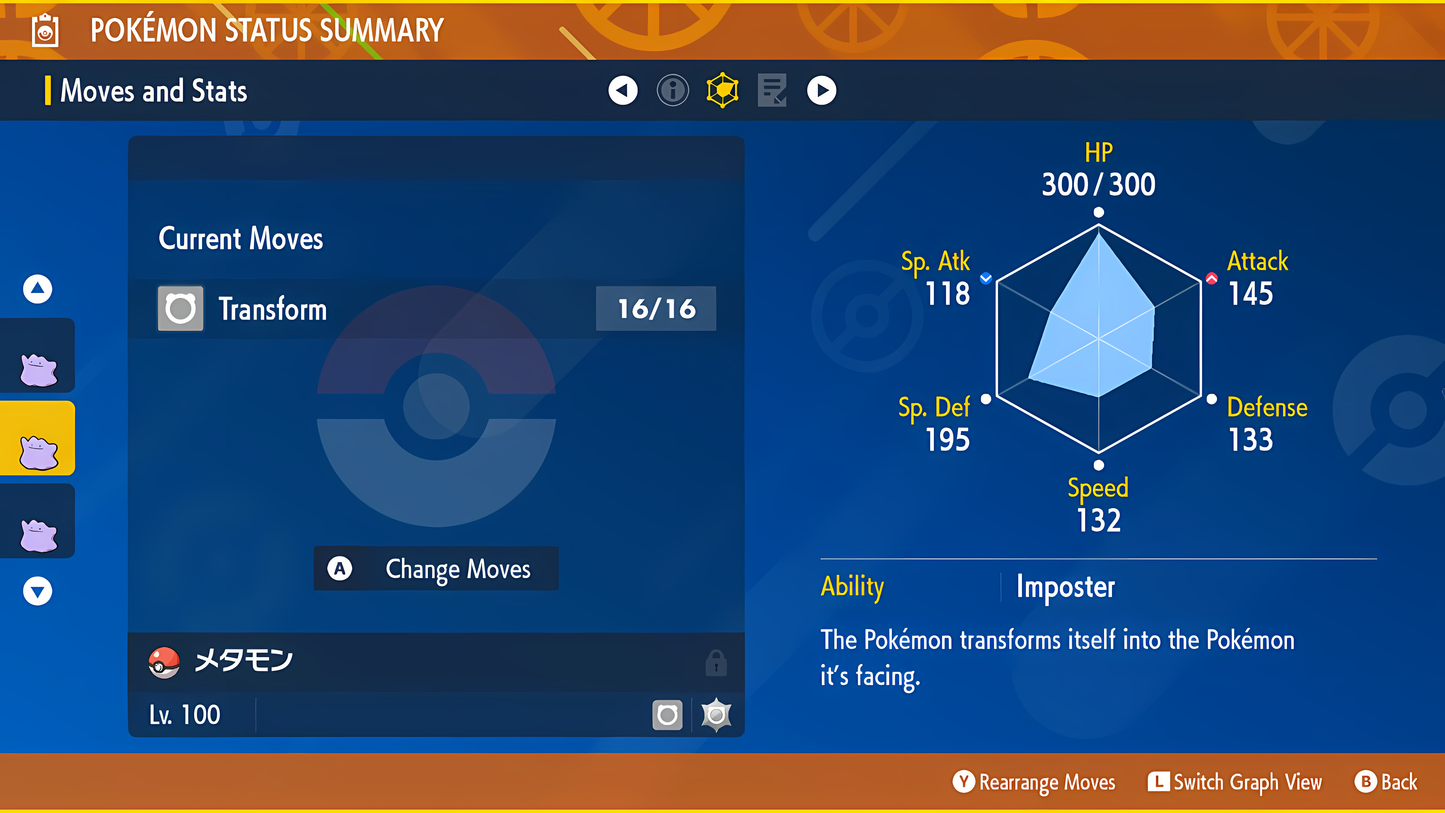The image size is (1445, 813).
Task: Select the bottom Ditto thumbnail
Action: [x=38, y=520]
